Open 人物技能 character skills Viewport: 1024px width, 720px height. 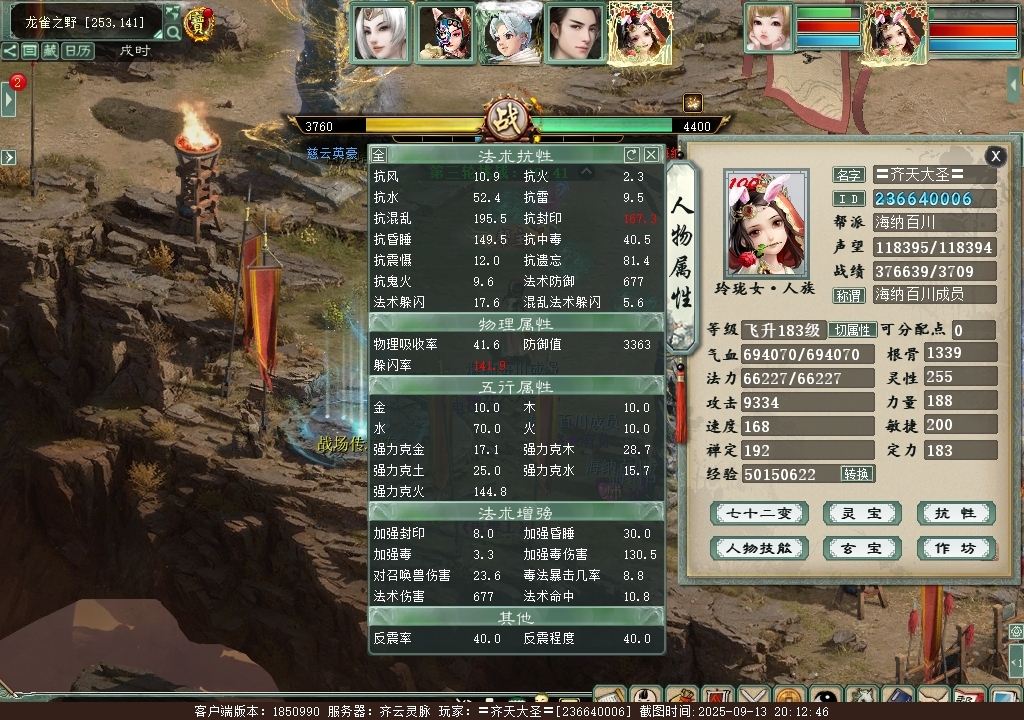click(759, 548)
